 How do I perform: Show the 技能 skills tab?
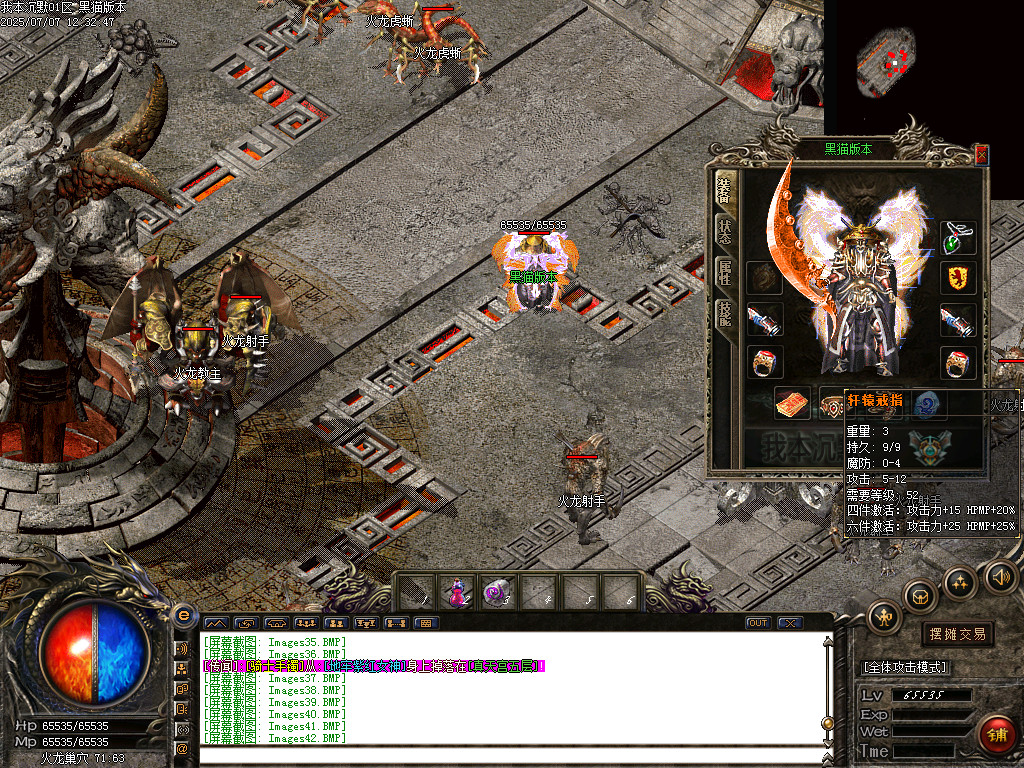tap(724, 315)
